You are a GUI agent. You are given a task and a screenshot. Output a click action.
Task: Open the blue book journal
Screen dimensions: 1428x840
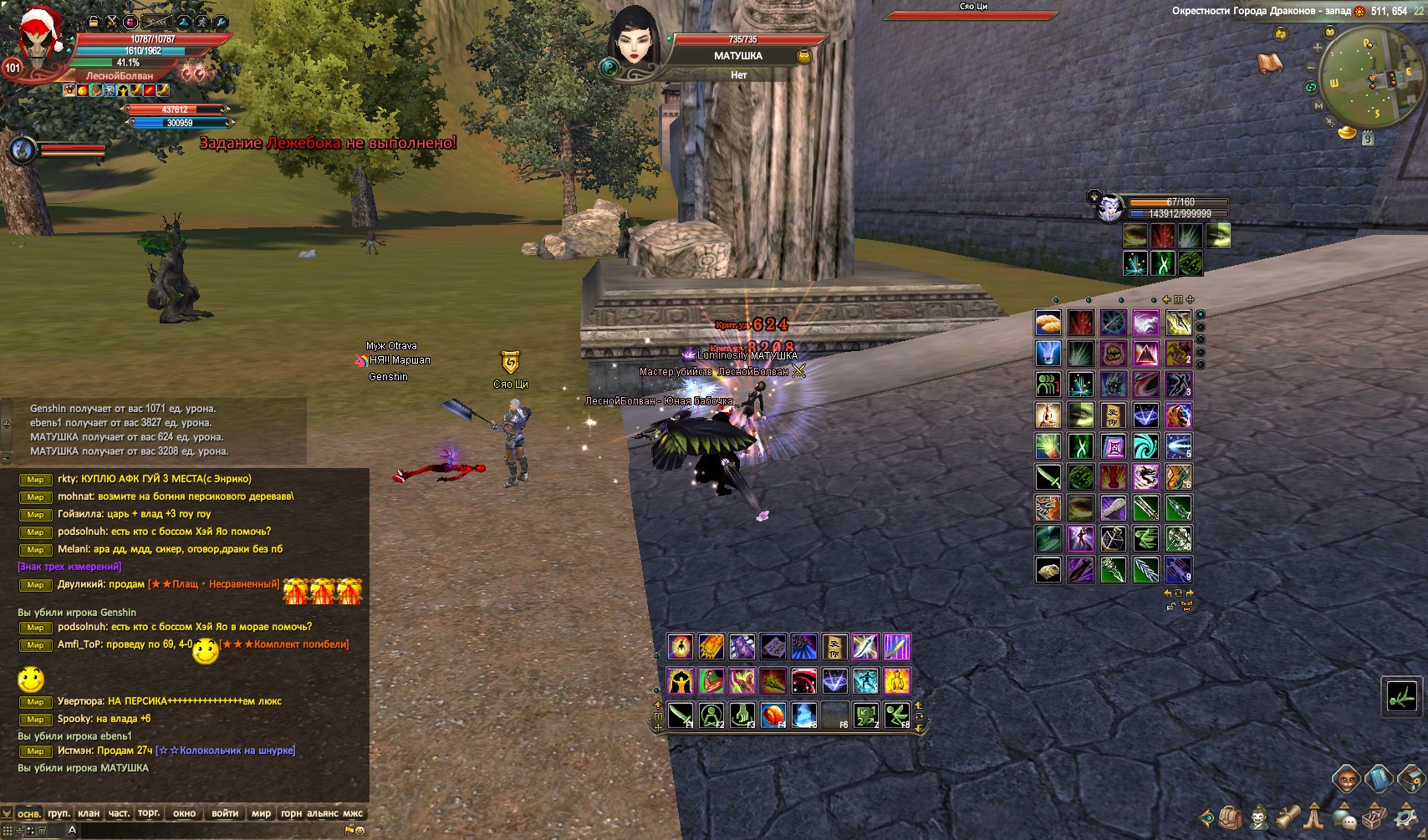pos(1378,779)
